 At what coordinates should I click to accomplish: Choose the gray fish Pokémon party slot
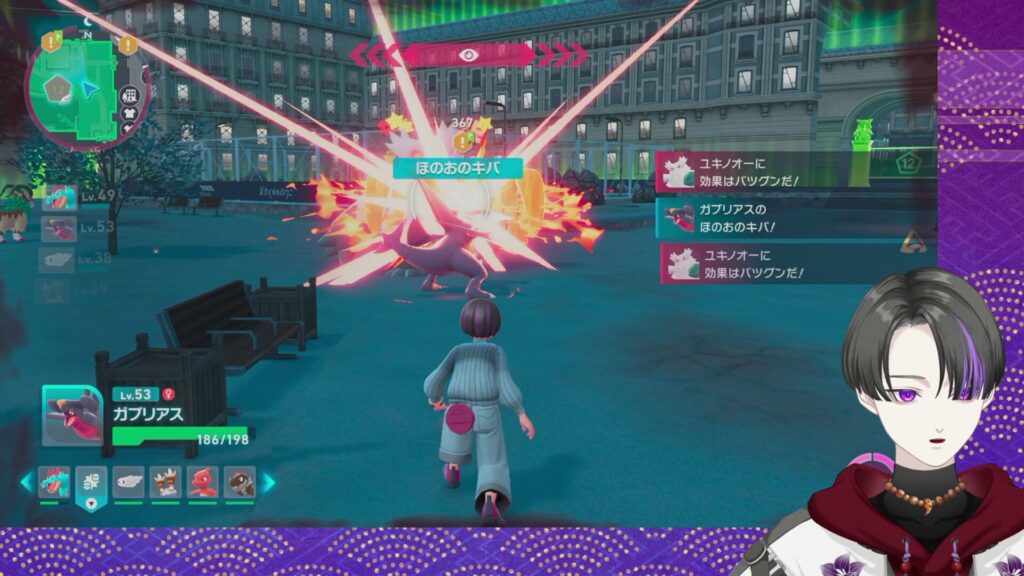click(129, 482)
